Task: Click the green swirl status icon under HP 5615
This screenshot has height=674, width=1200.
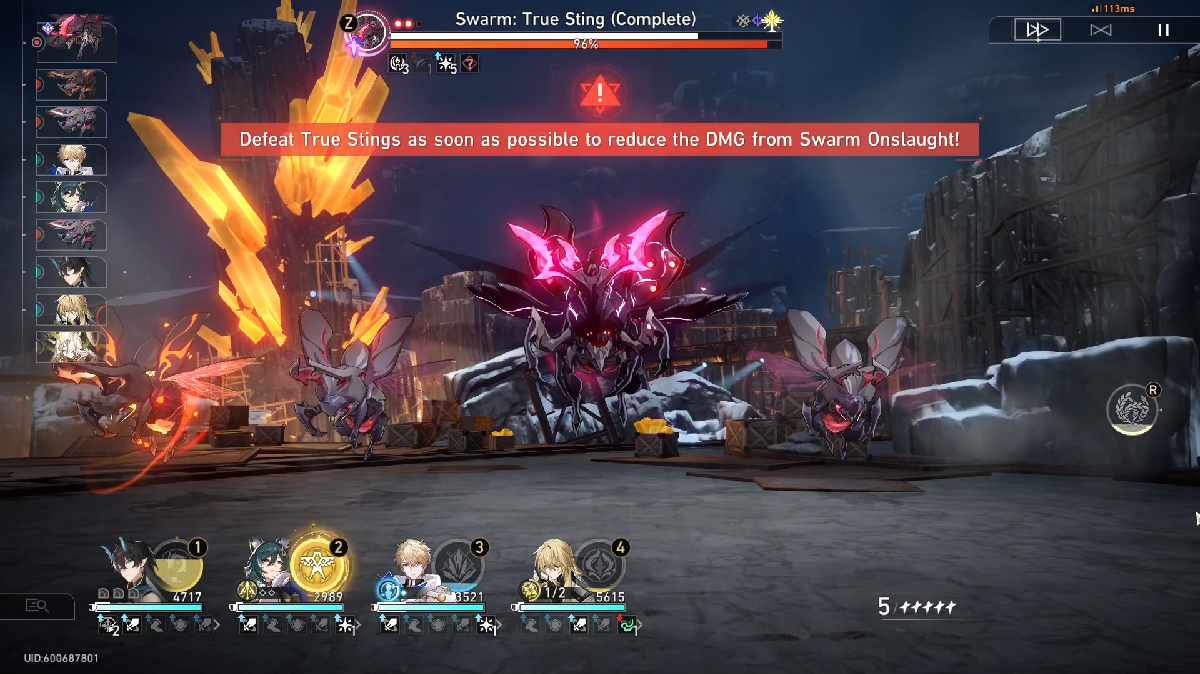Action: point(629,625)
